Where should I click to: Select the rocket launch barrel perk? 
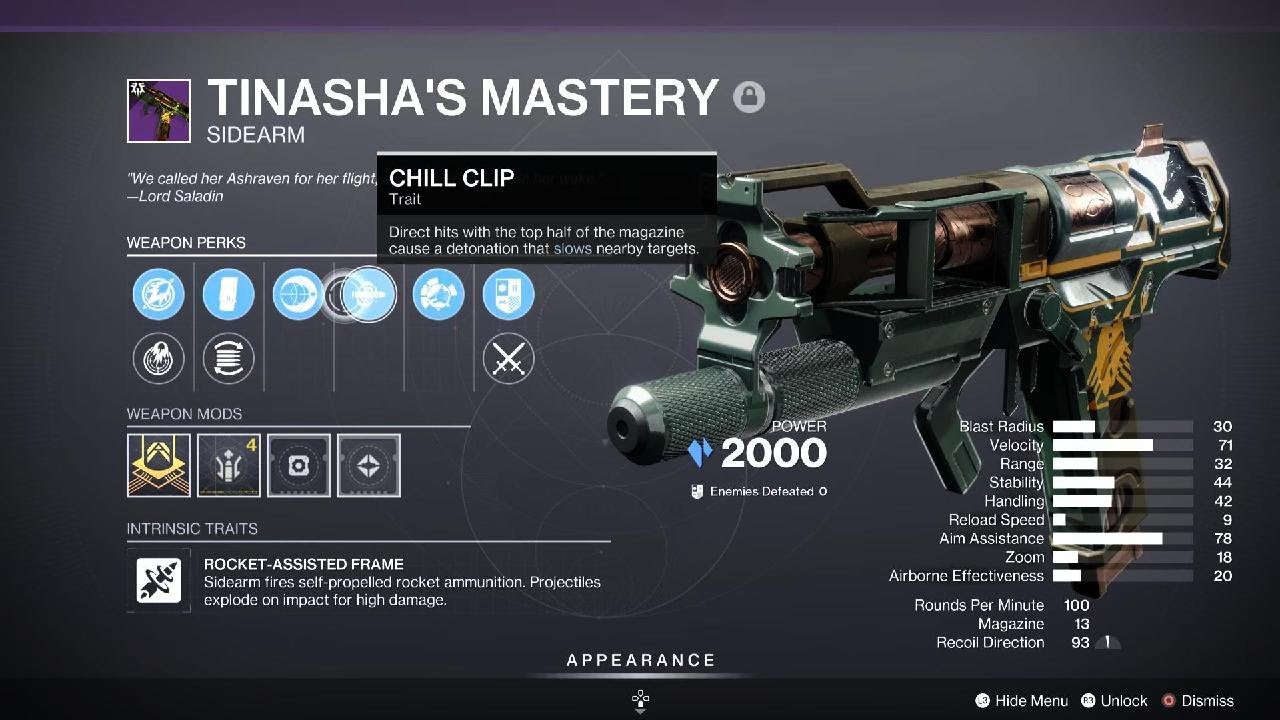158,296
